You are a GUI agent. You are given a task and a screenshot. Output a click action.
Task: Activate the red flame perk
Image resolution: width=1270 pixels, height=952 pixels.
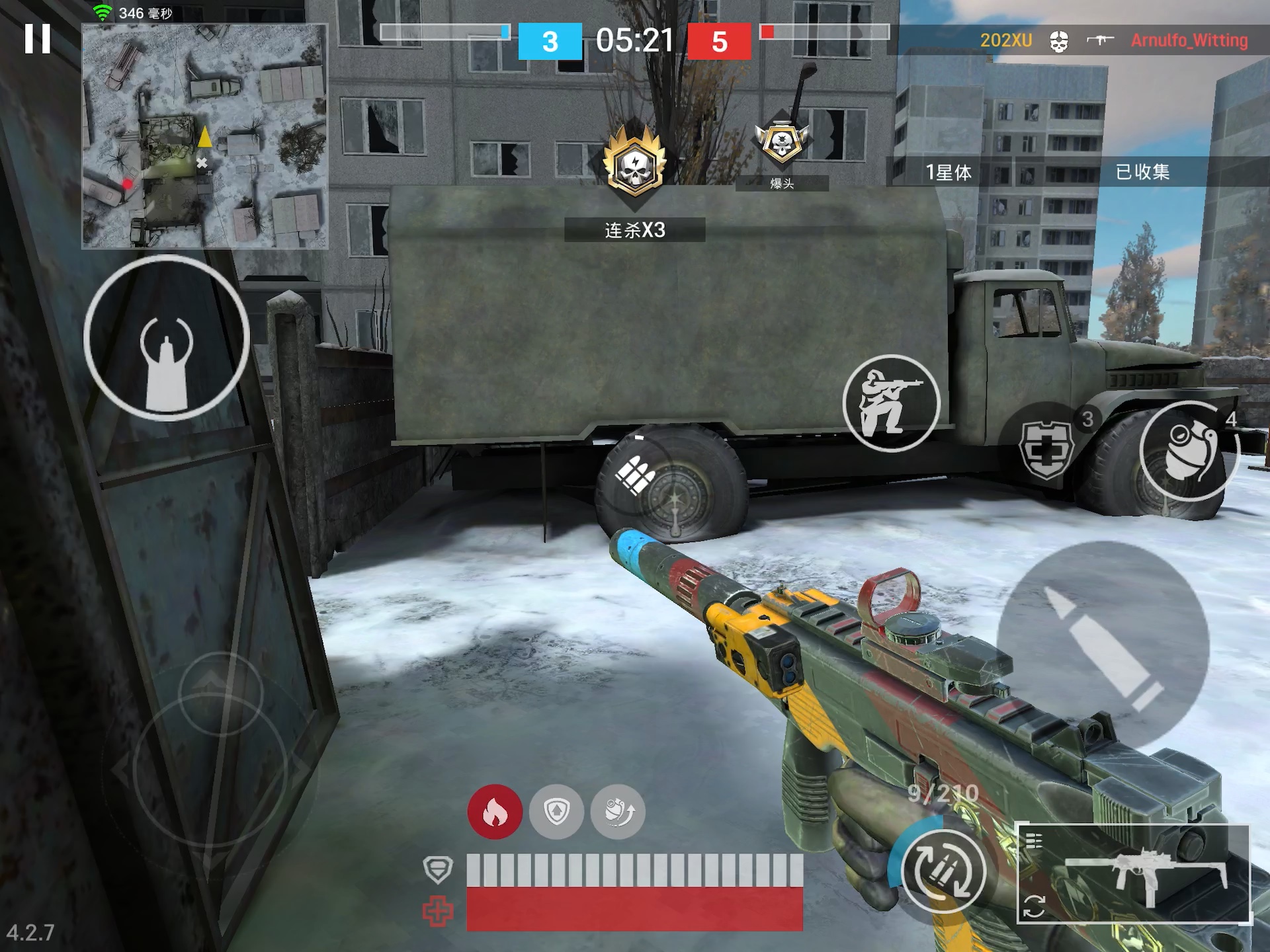point(495,812)
